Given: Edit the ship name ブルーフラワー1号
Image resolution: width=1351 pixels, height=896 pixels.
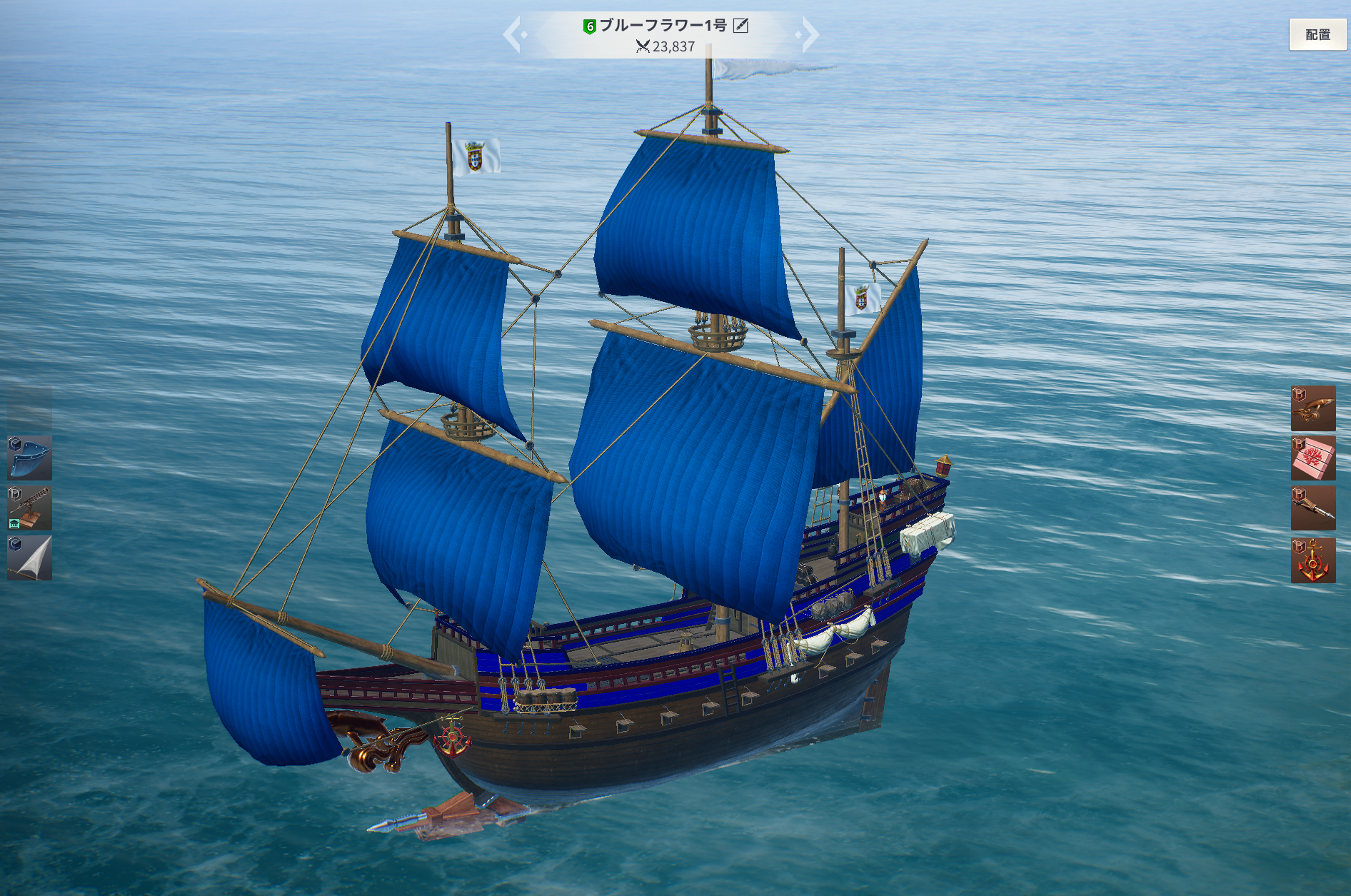Looking at the screenshot, I should 741,26.
